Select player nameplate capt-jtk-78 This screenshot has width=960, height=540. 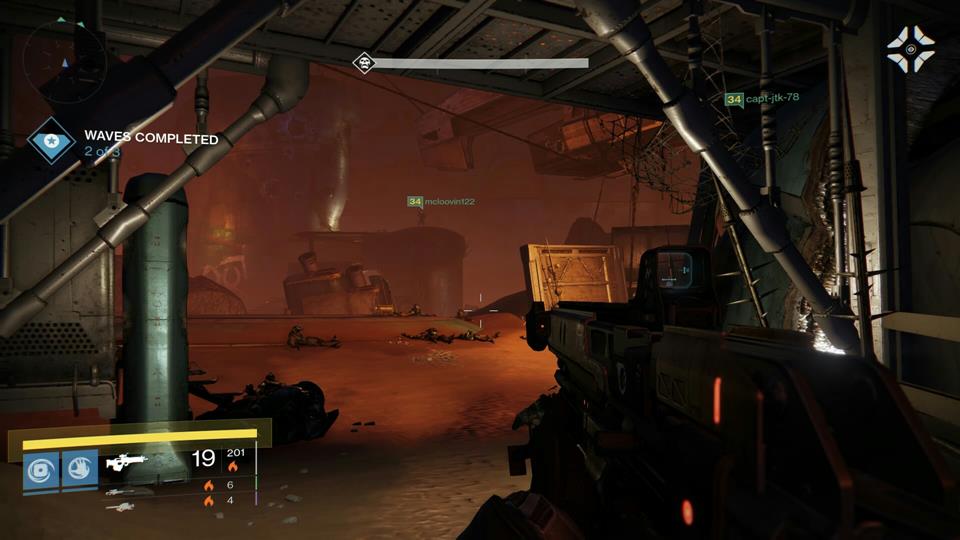click(x=762, y=99)
